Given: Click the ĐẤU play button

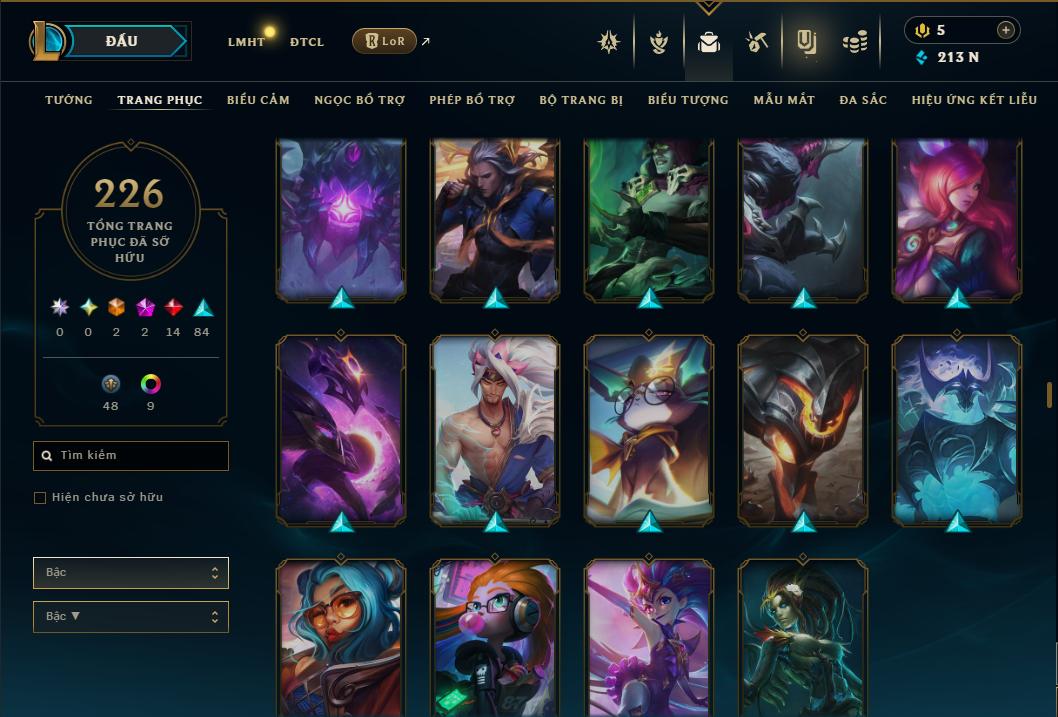Looking at the screenshot, I should coord(122,41).
